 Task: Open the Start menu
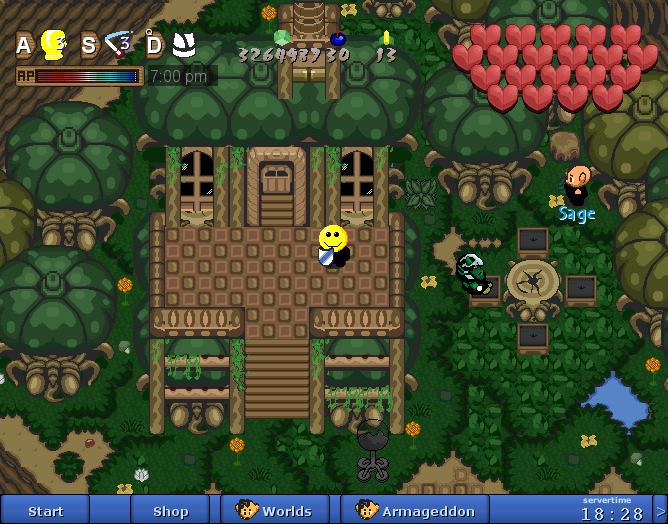tap(45, 510)
